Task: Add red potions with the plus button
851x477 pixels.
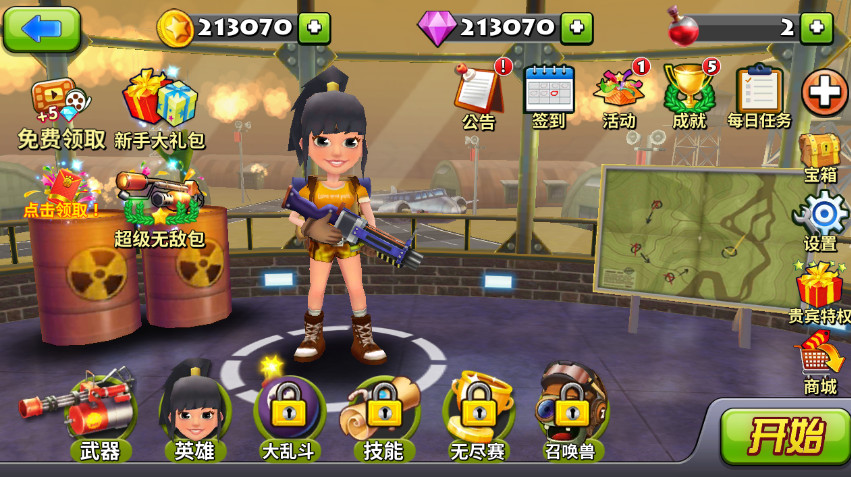Action: tap(816, 28)
